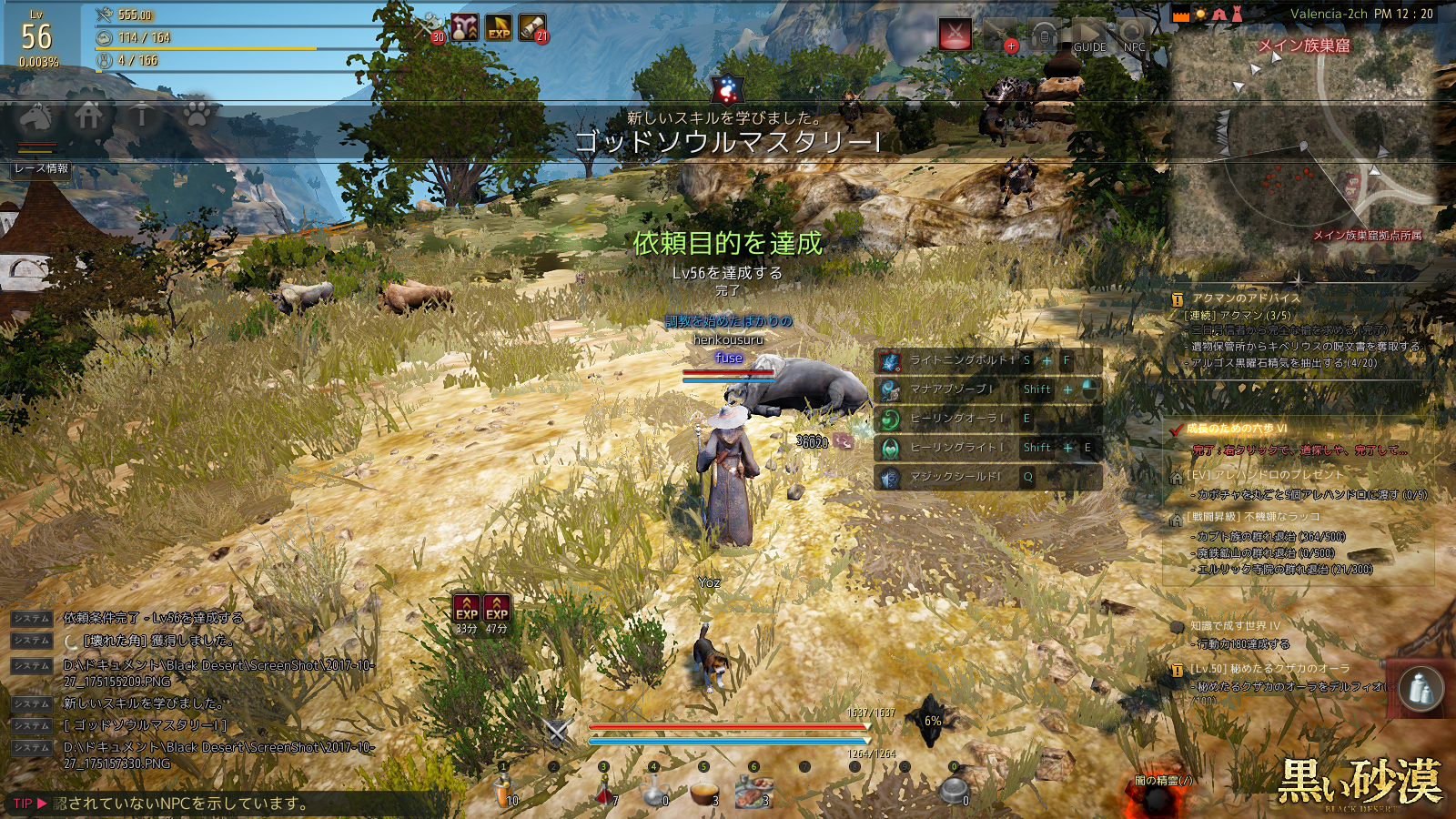1456x819 pixels.
Task: Click the pet food bowl slot
Action: coord(954,790)
